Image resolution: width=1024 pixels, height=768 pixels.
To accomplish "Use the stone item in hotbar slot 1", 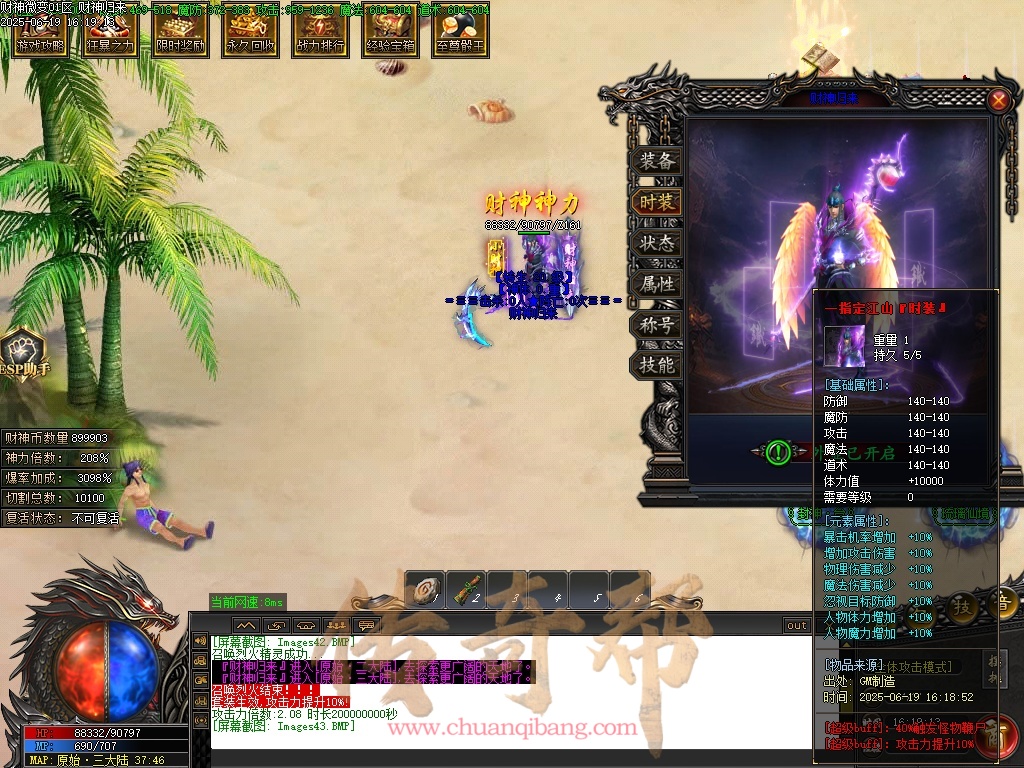I will pos(426,591).
